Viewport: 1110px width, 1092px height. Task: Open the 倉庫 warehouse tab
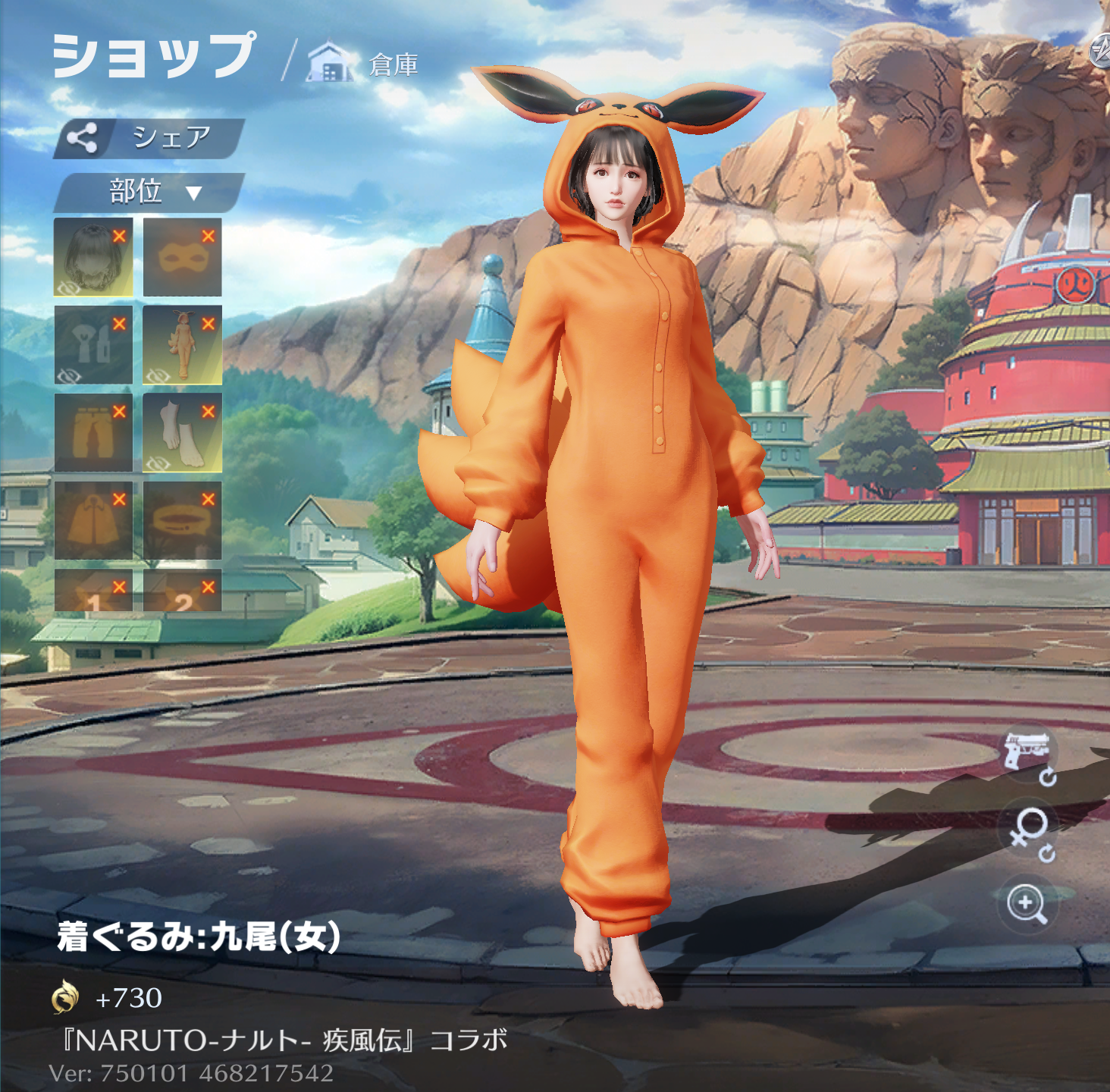(x=364, y=64)
